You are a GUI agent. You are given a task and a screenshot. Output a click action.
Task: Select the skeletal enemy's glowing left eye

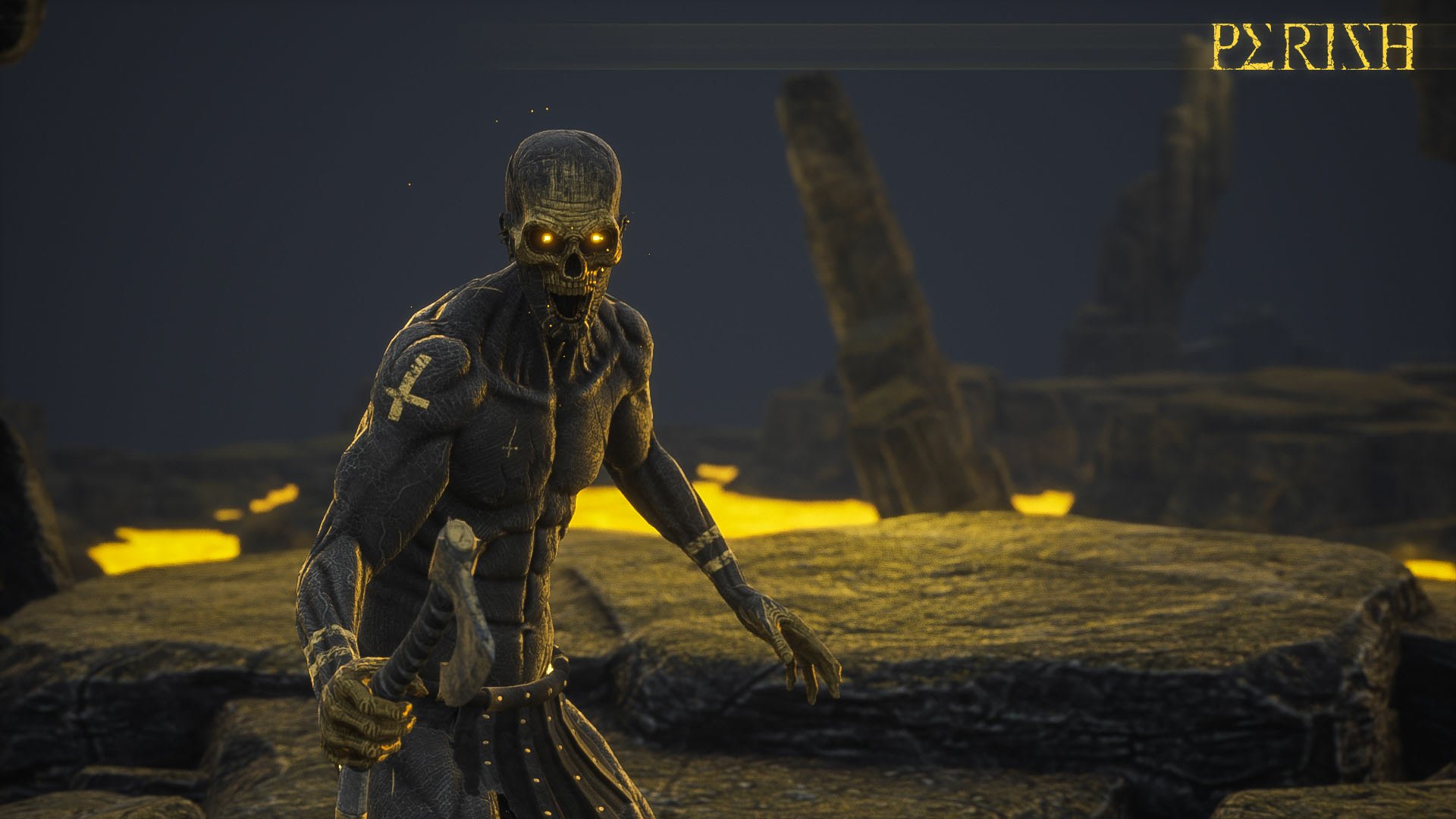[x=598, y=240]
